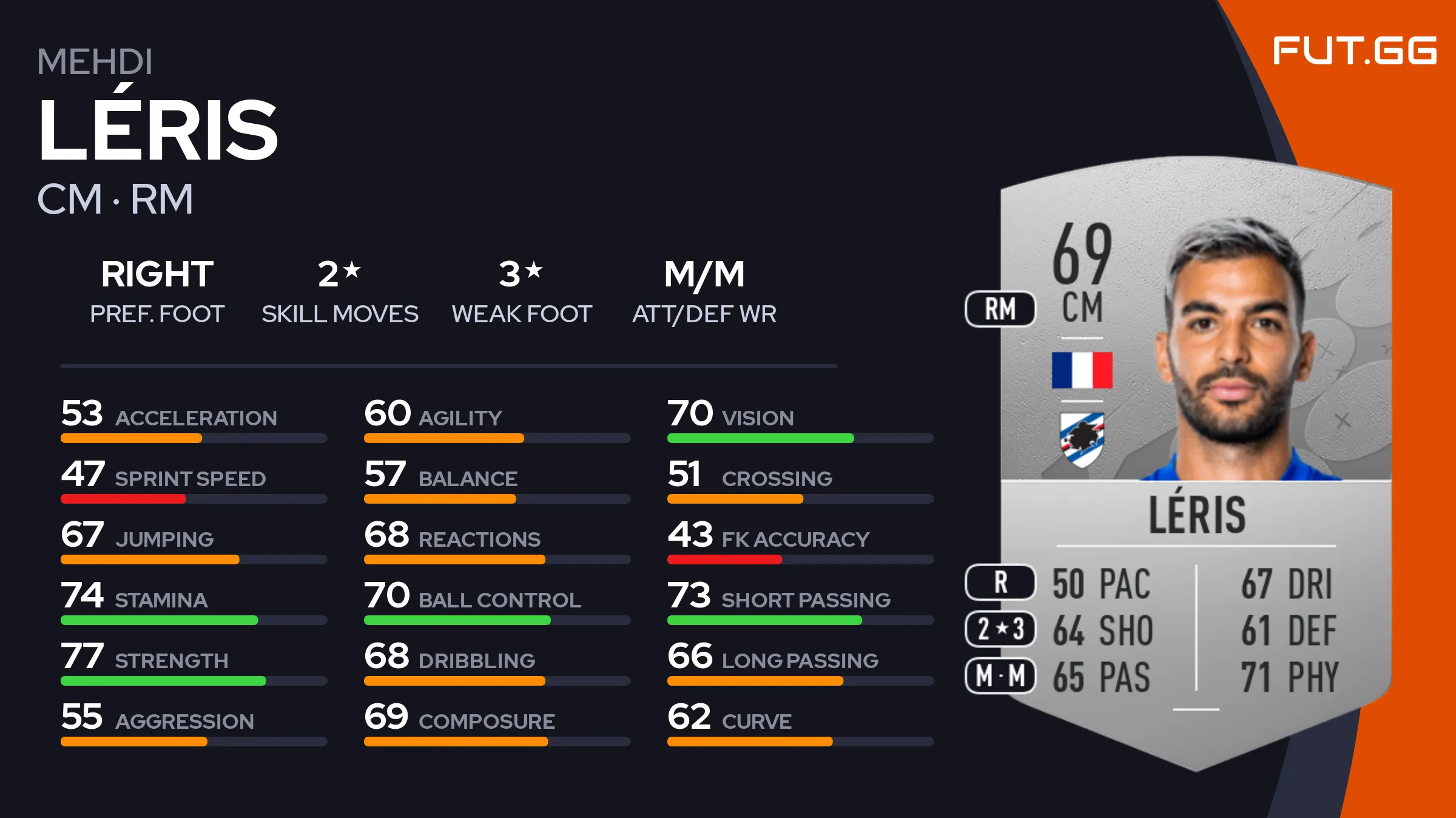Click the RM alternate position badge

point(1000,309)
